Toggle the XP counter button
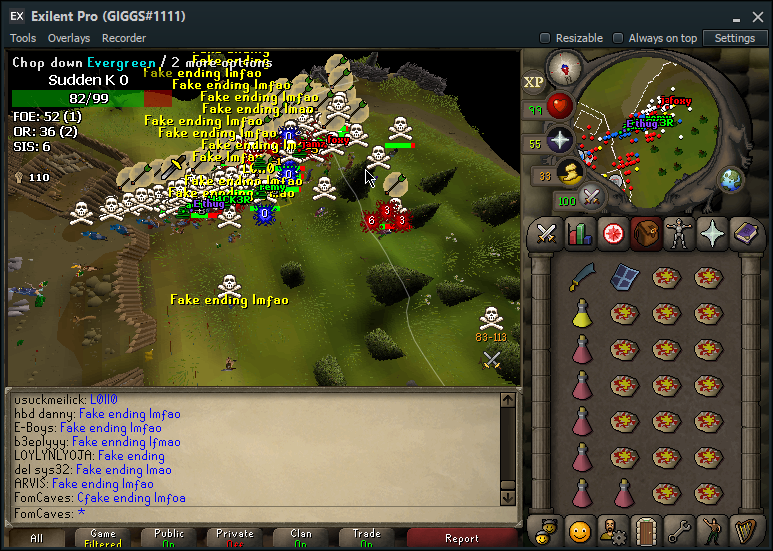Screen dimensions: 773x551 [534, 82]
